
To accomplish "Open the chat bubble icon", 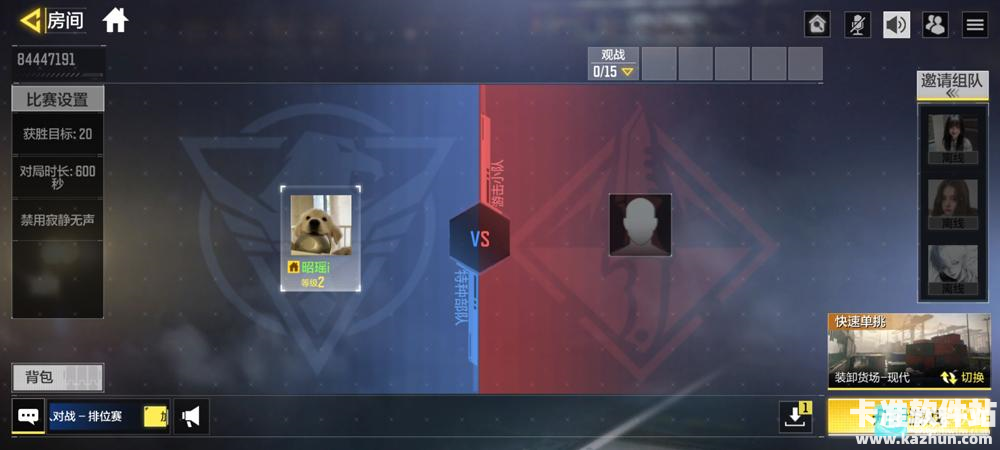I will click(28, 416).
